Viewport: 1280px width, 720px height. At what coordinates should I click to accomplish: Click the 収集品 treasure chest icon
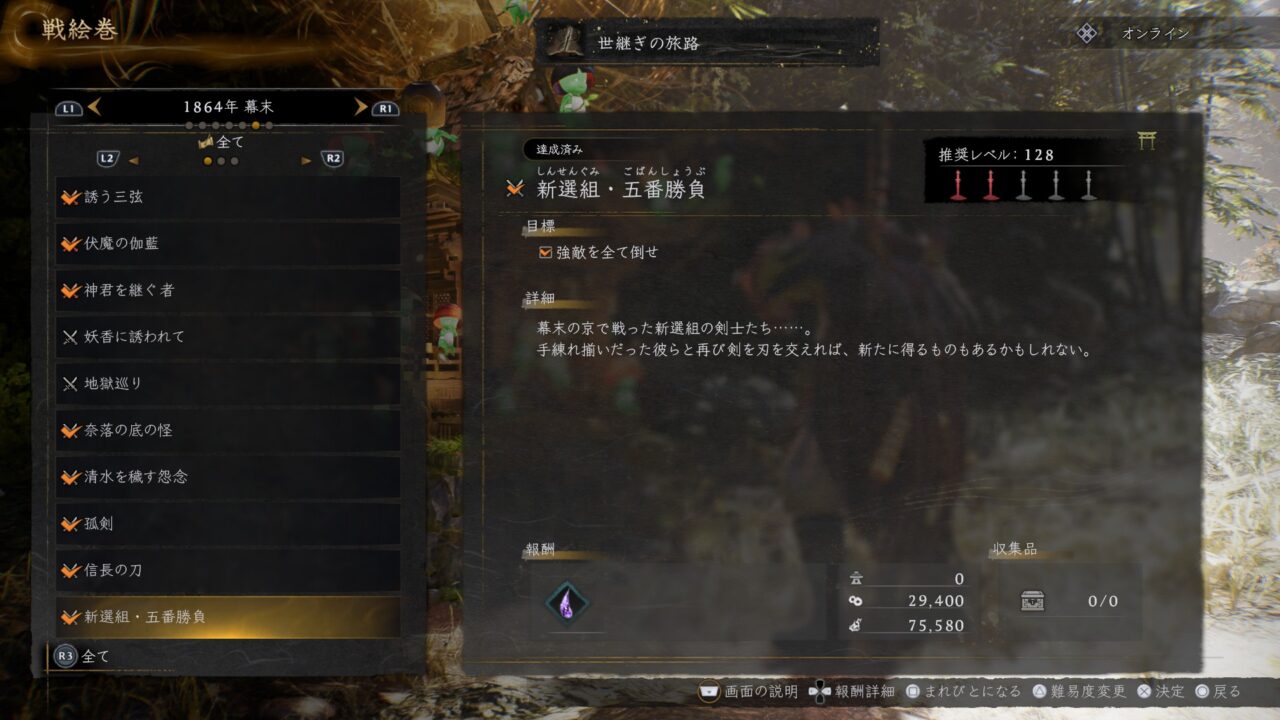coord(1033,601)
